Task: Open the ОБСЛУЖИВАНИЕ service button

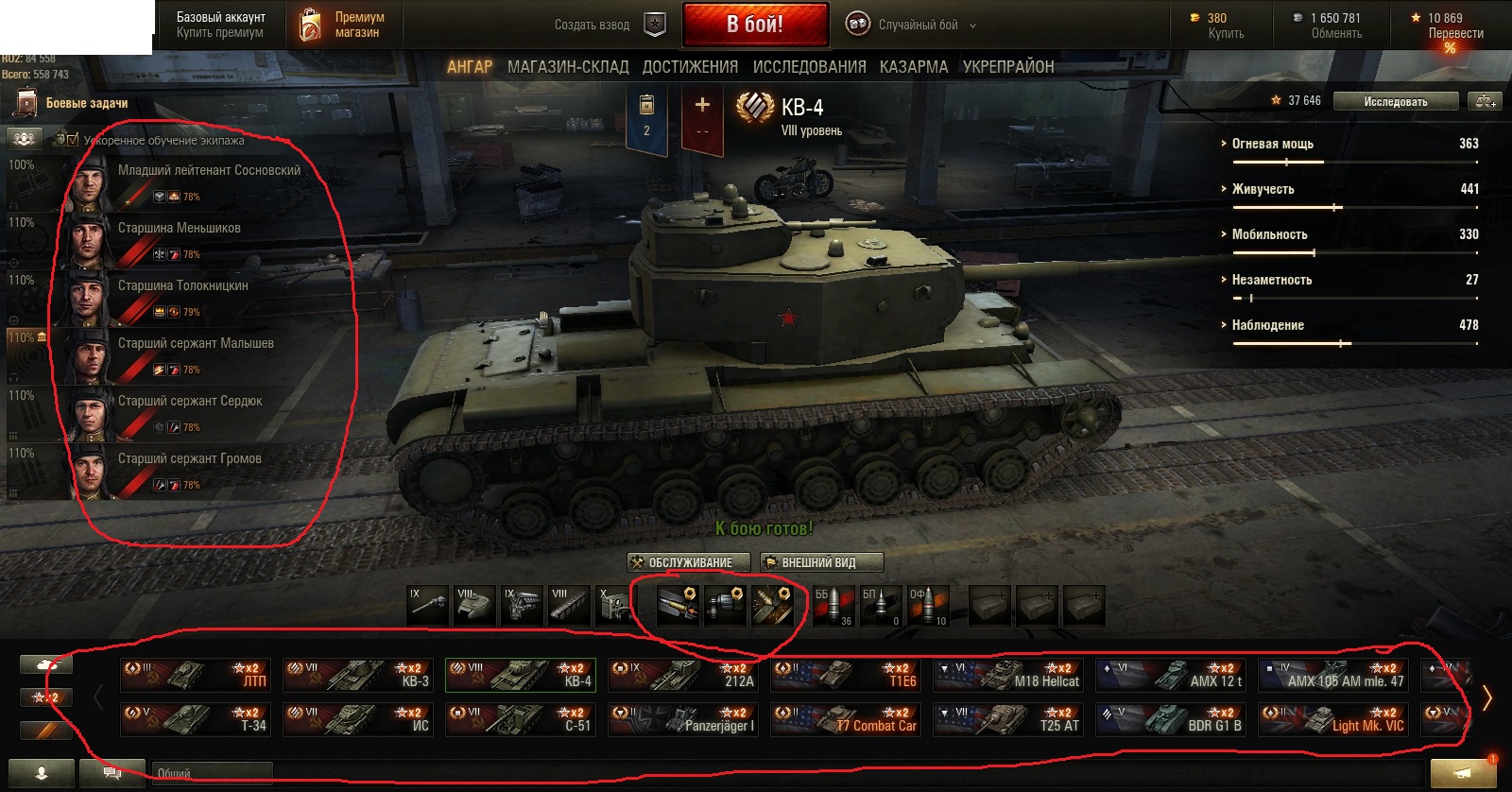Action: click(x=689, y=562)
